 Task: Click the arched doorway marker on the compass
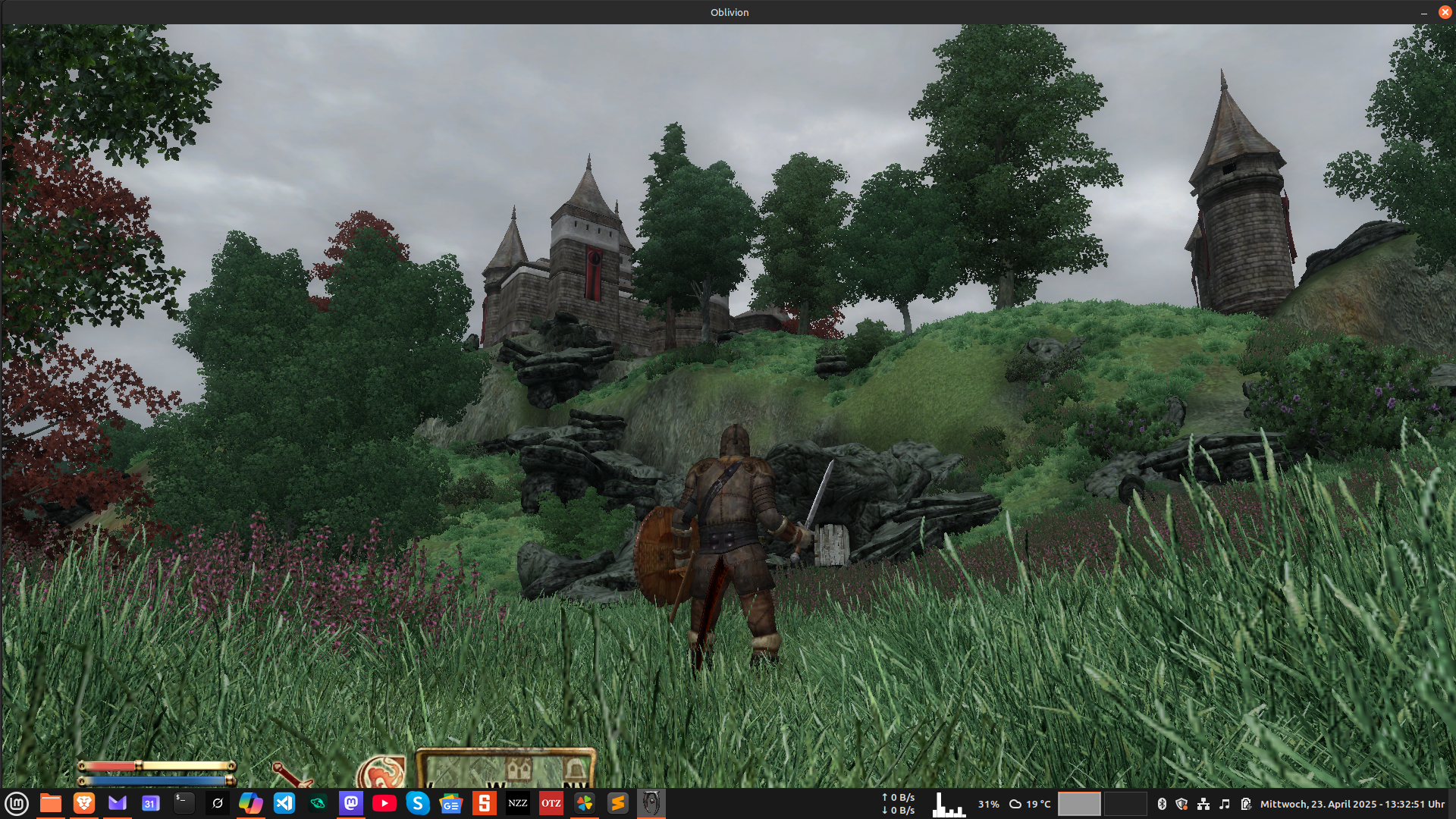point(575,771)
